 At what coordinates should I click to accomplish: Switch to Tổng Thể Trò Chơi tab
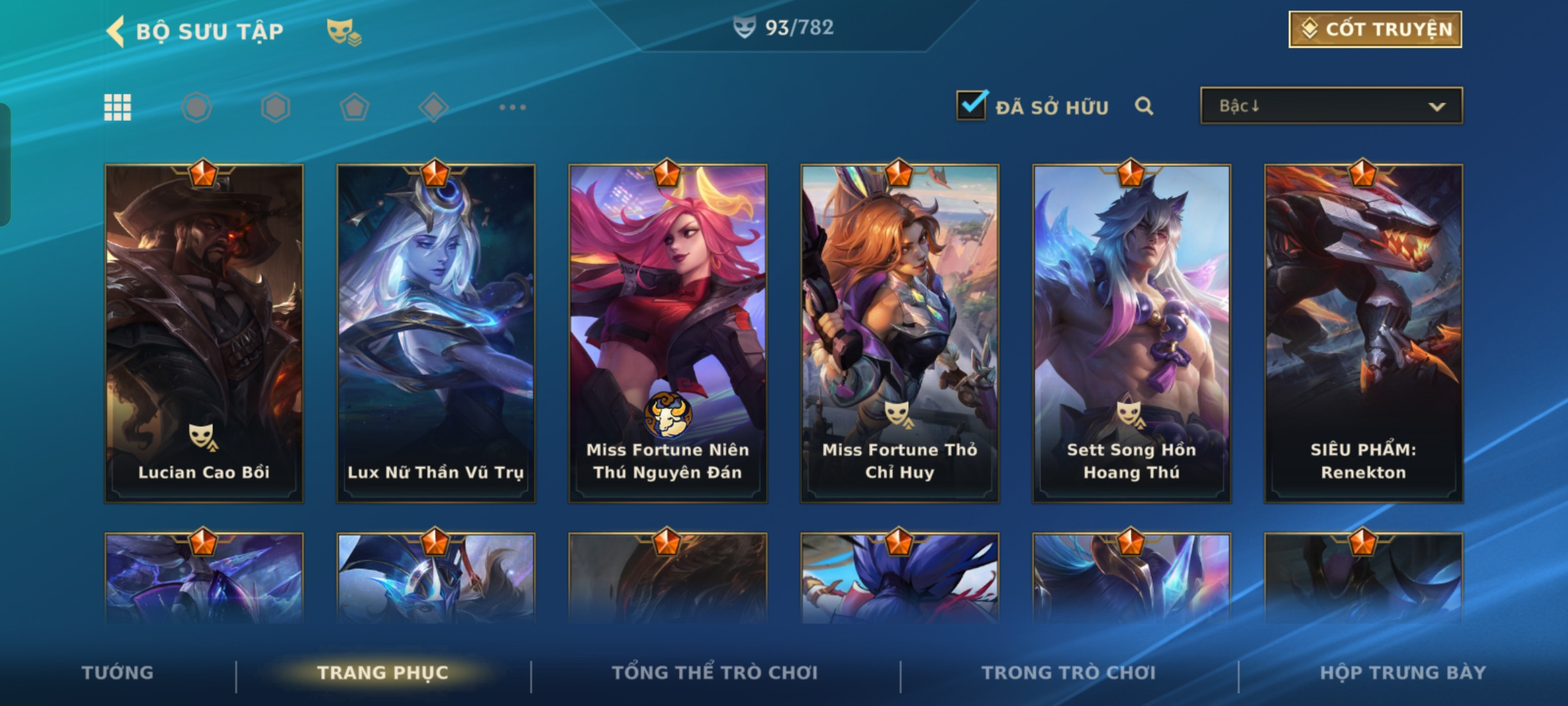pos(715,673)
